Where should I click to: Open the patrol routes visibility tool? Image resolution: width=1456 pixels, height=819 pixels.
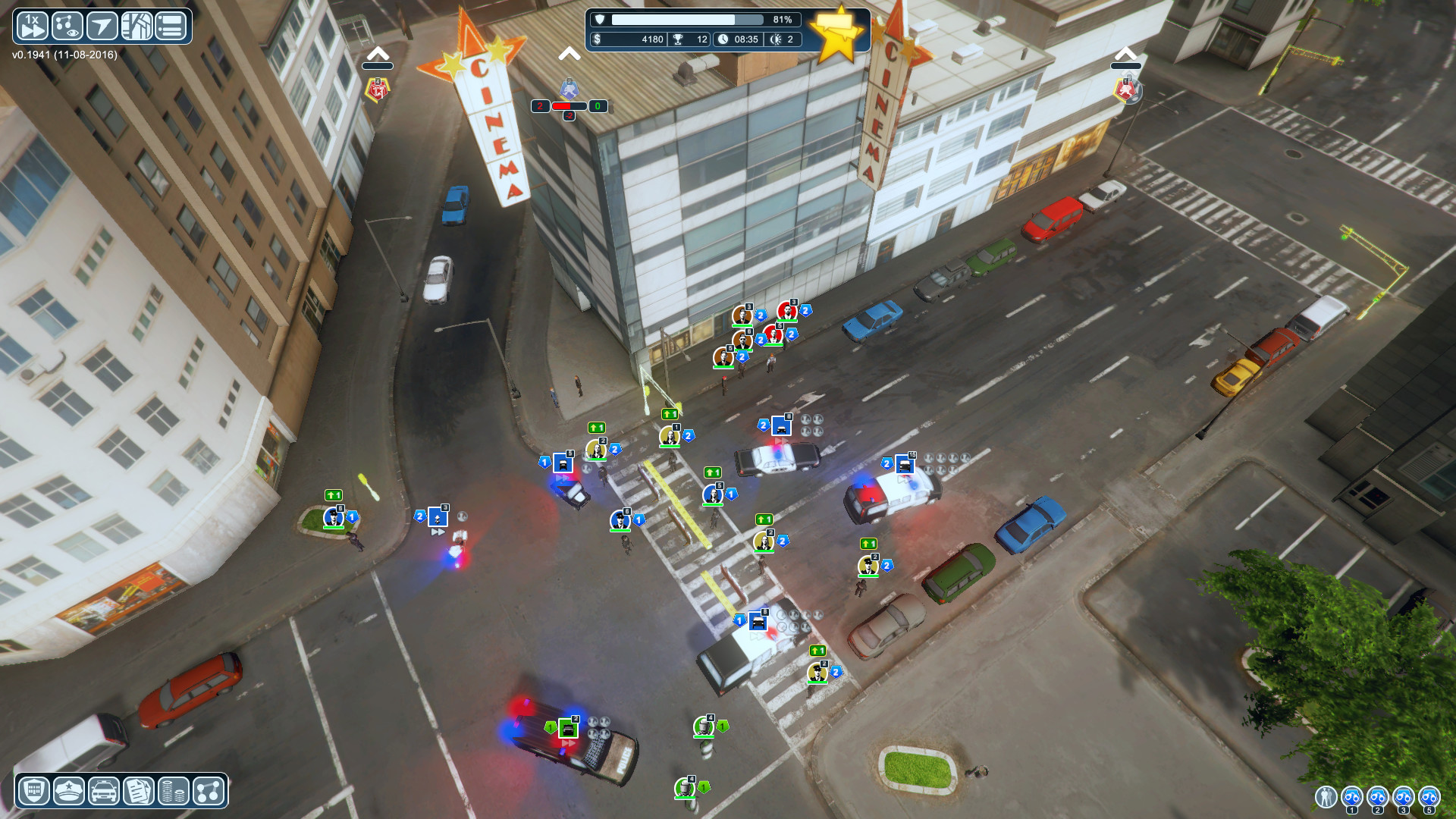click(x=67, y=25)
